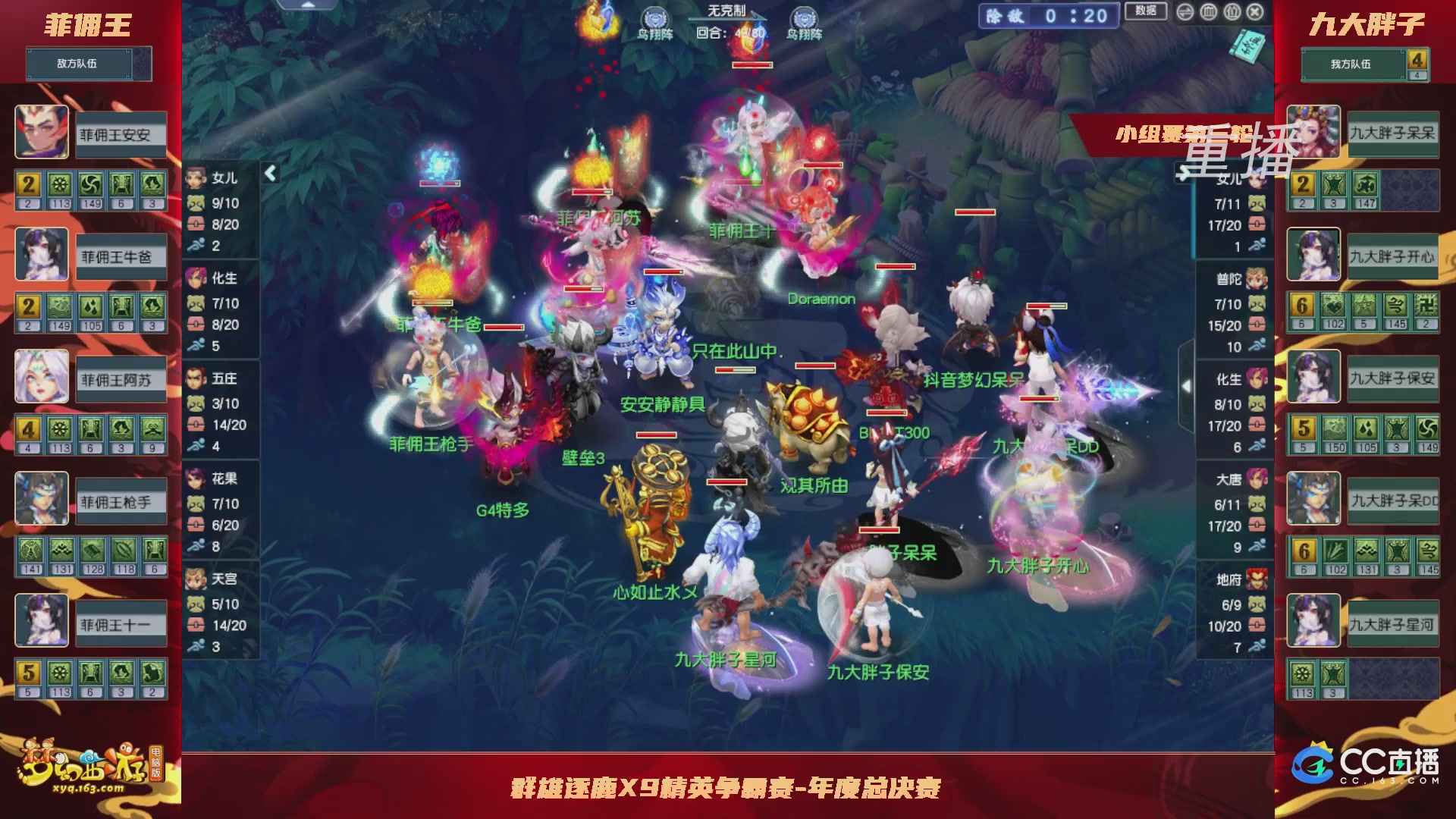Click the sneaker speed icon under 化生's stats

click(x=196, y=346)
